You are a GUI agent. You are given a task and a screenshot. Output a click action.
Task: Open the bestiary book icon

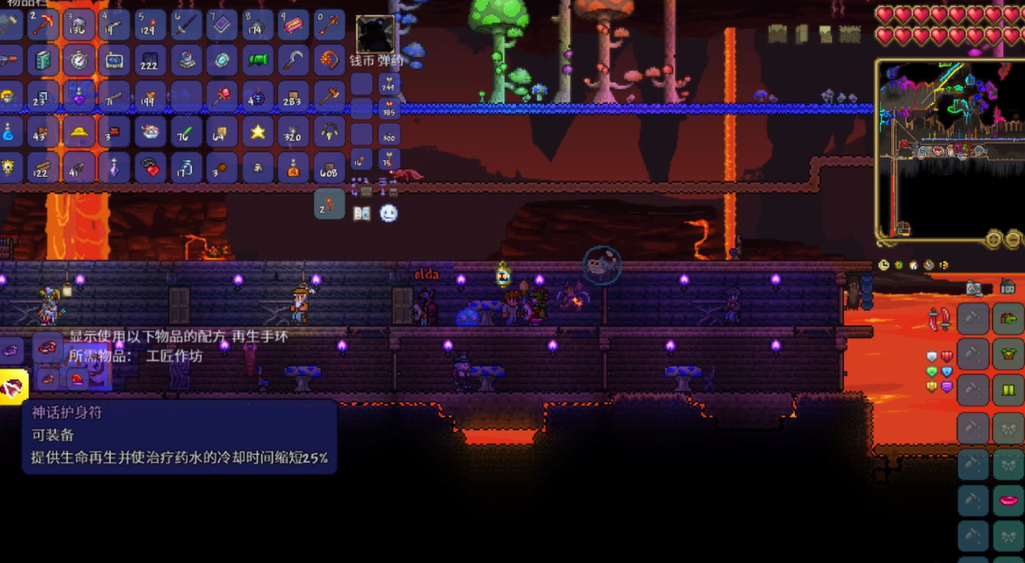(x=362, y=213)
